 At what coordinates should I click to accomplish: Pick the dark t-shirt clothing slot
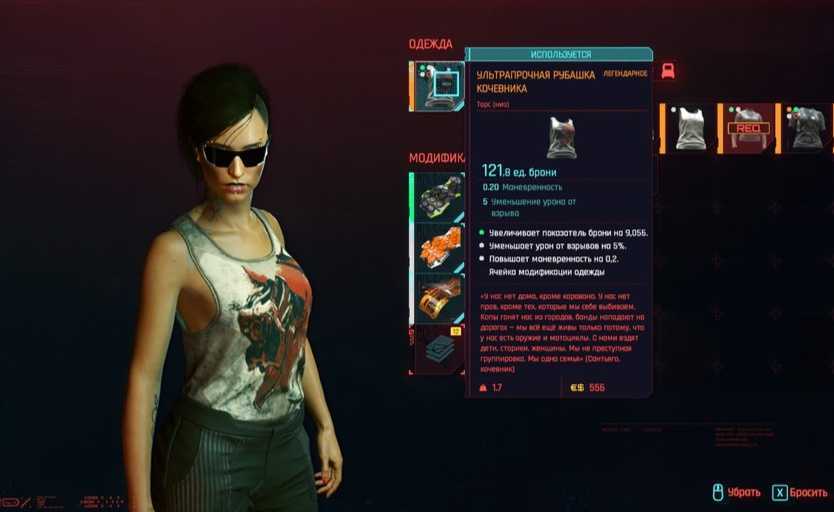click(807, 128)
